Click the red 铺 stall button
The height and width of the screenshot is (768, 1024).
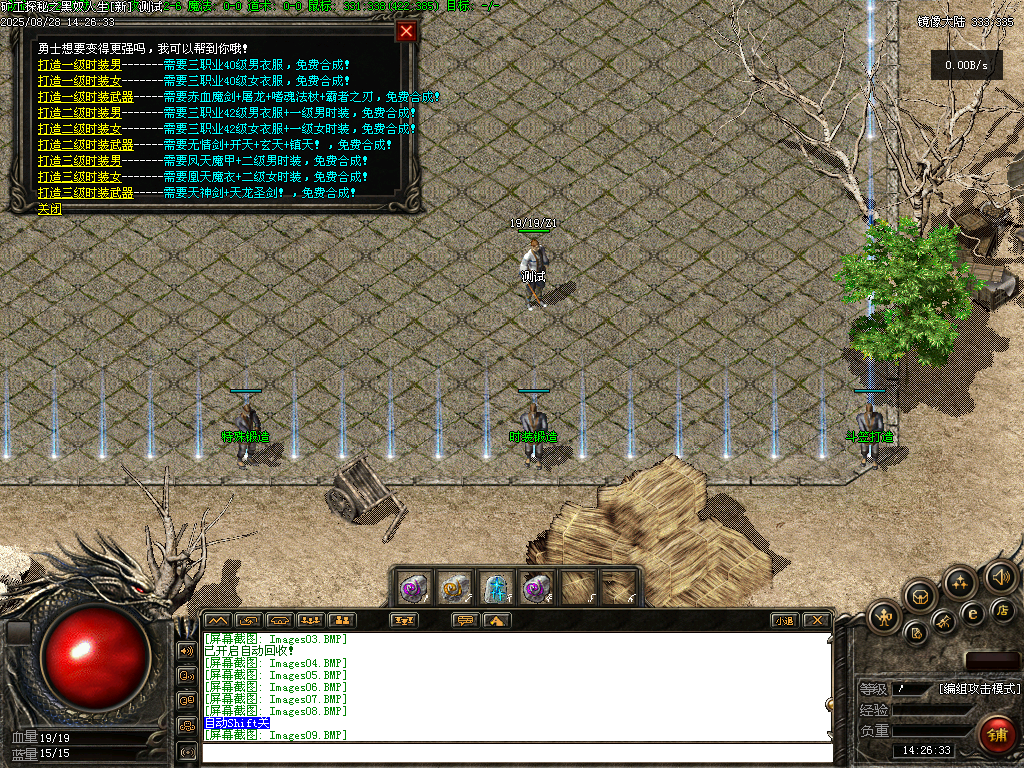coord(996,736)
